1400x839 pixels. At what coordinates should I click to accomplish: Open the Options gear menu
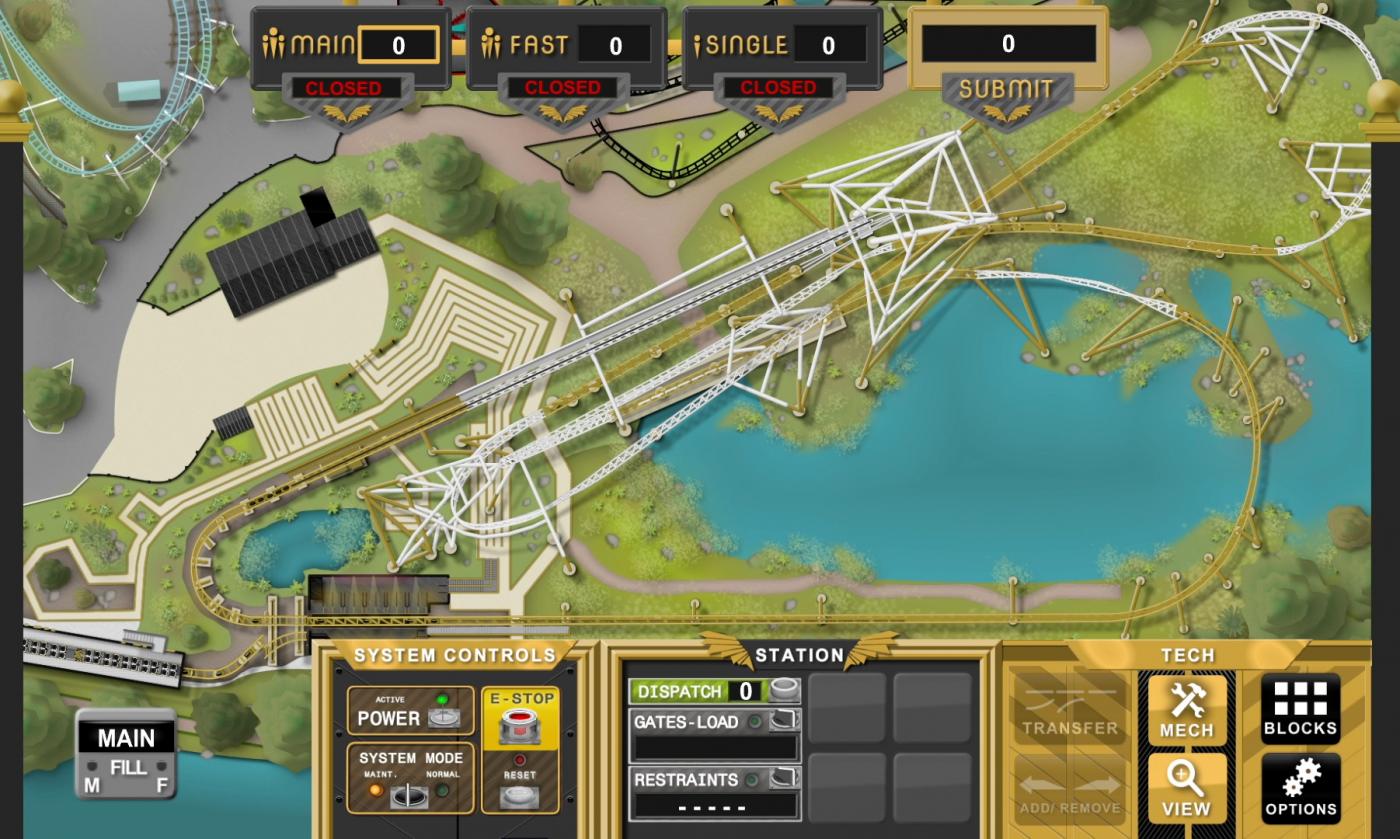(1300, 788)
